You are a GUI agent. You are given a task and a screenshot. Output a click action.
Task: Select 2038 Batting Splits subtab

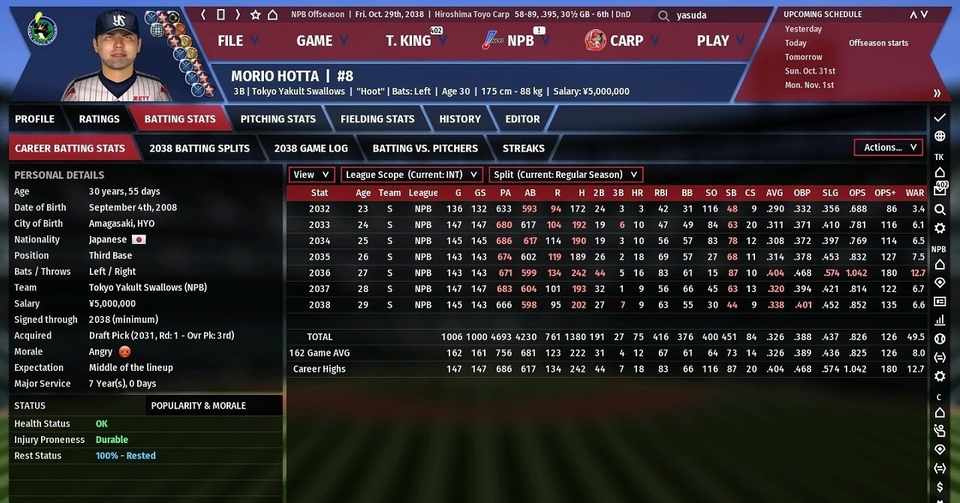tap(199, 148)
